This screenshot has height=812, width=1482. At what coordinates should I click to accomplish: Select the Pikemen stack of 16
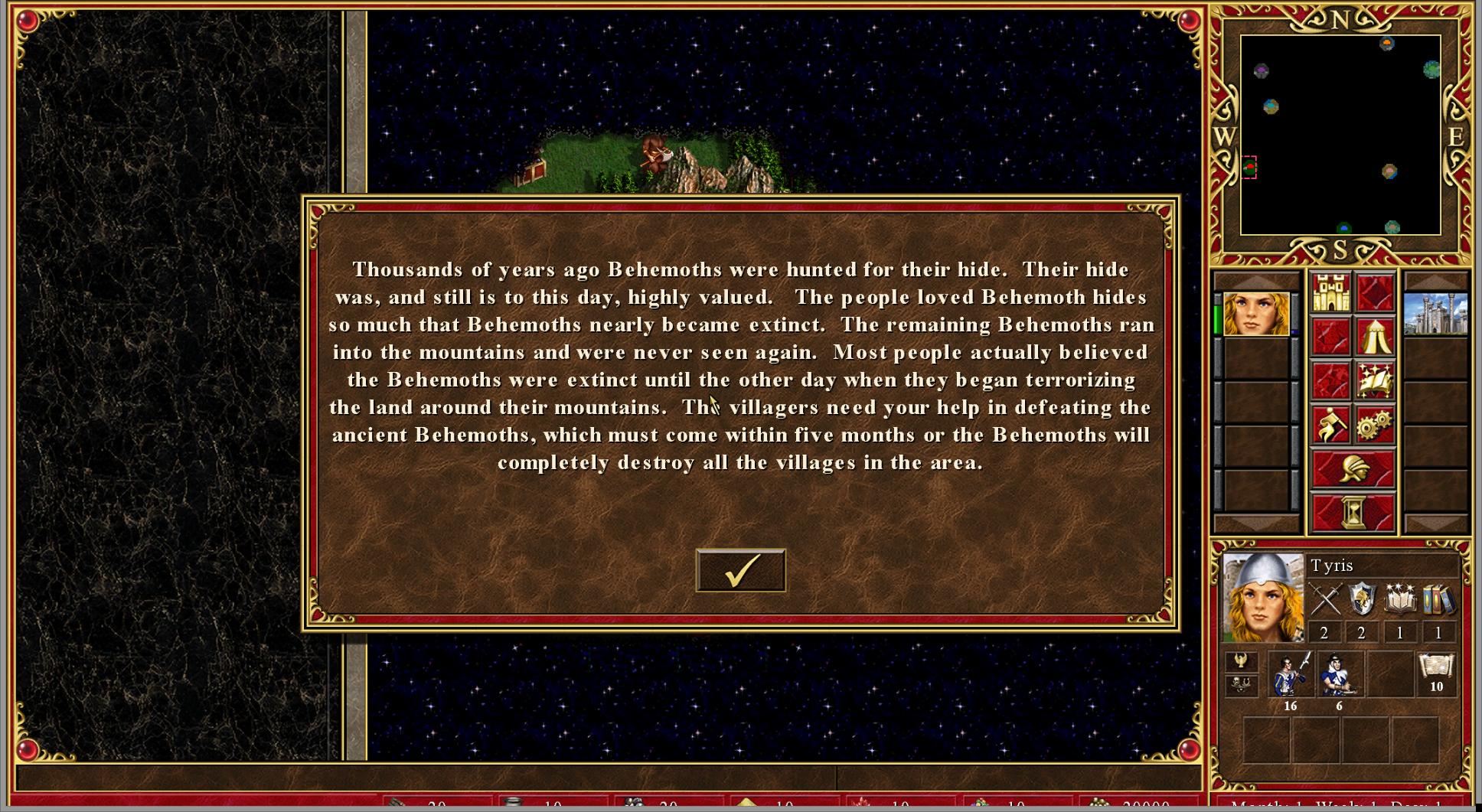(1291, 674)
